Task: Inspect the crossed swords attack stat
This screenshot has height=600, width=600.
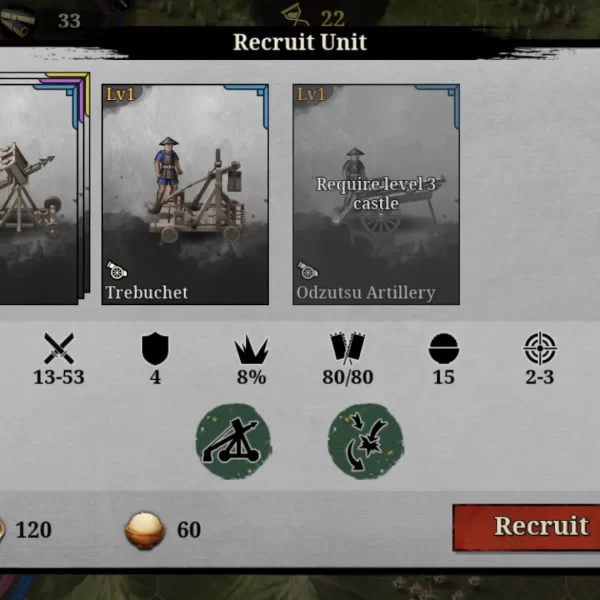Action: click(x=59, y=348)
